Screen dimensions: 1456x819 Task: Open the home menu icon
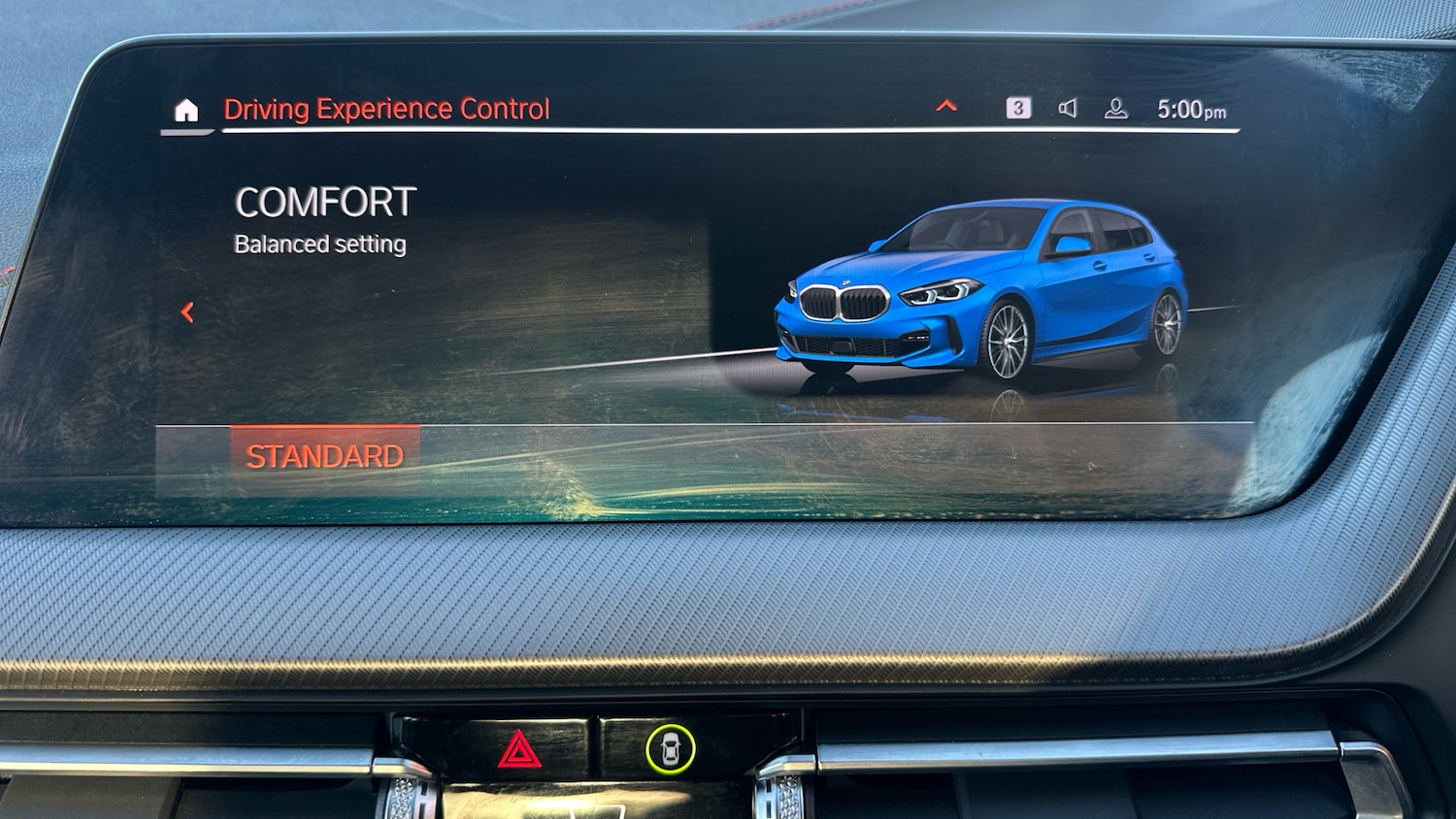coord(184,109)
